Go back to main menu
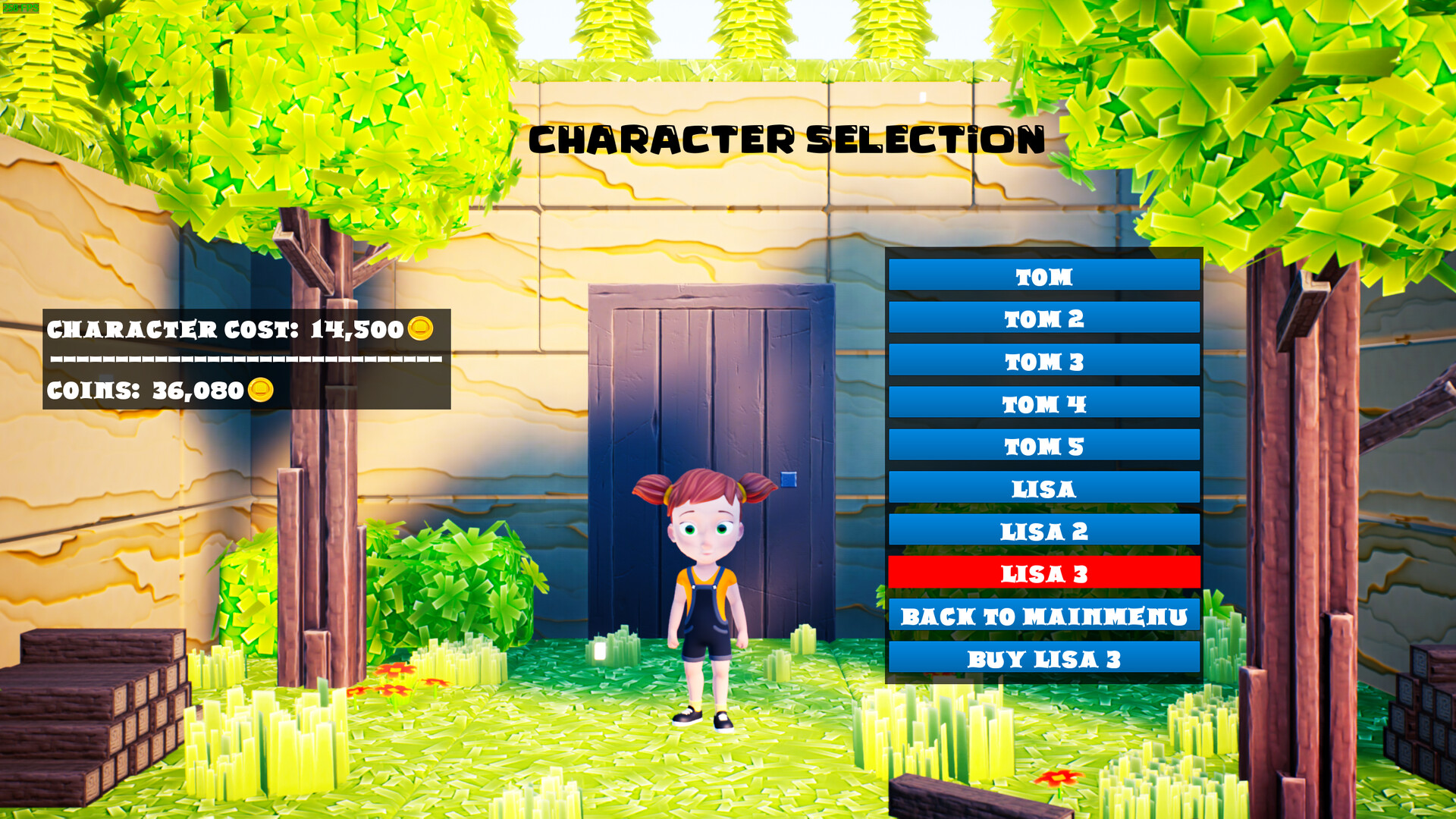Image resolution: width=1456 pixels, height=819 pixels. tap(1043, 616)
